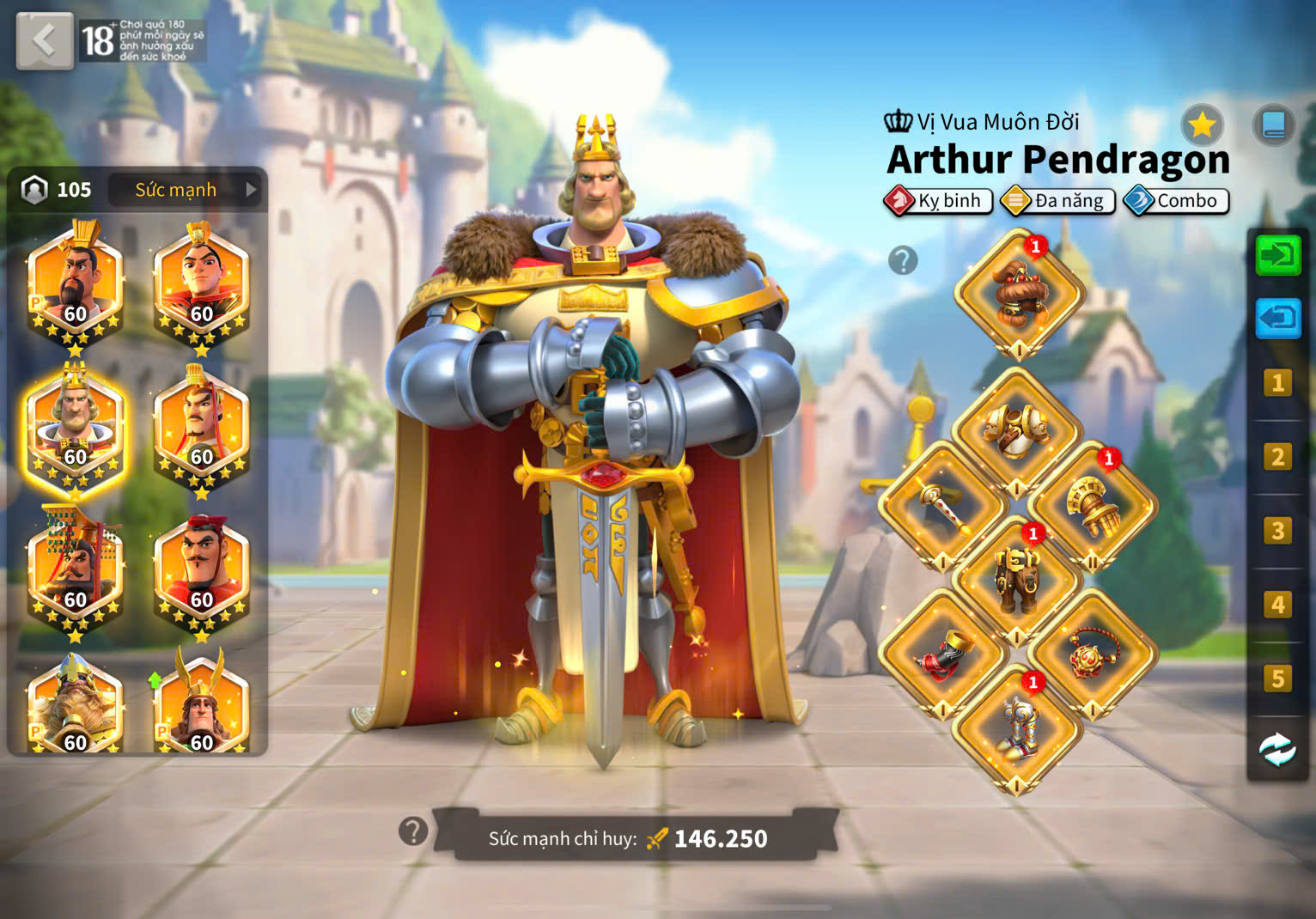Select the helmet equipment slot
The image size is (1316, 919).
tap(1018, 293)
